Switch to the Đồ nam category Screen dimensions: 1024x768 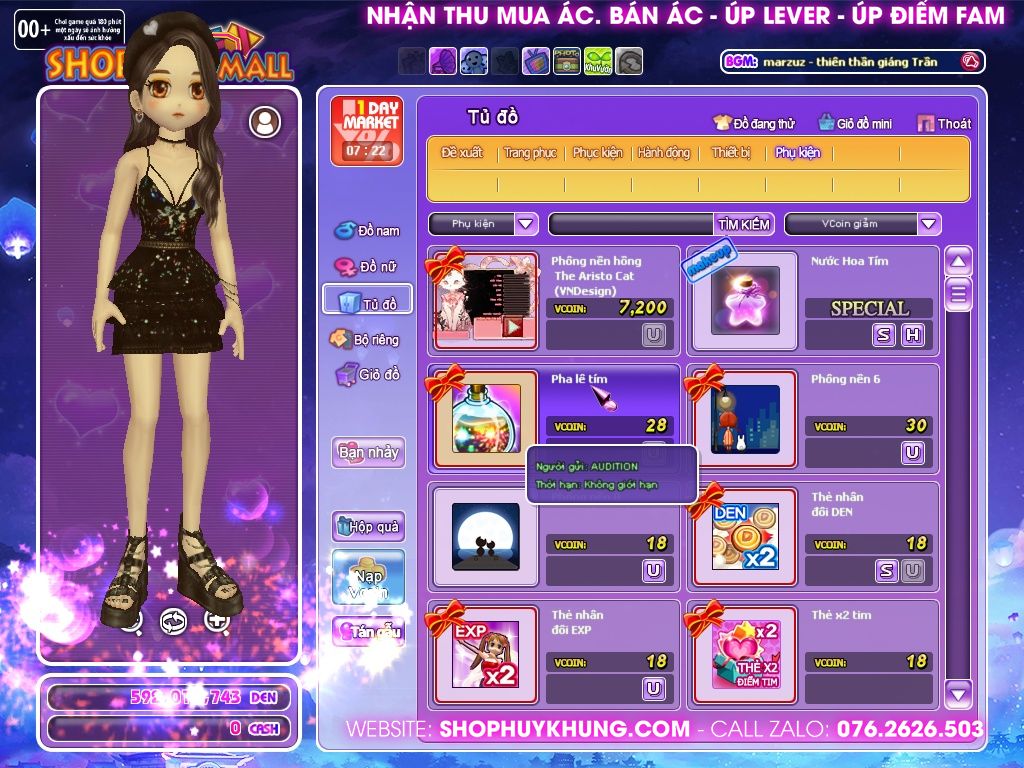click(x=368, y=231)
